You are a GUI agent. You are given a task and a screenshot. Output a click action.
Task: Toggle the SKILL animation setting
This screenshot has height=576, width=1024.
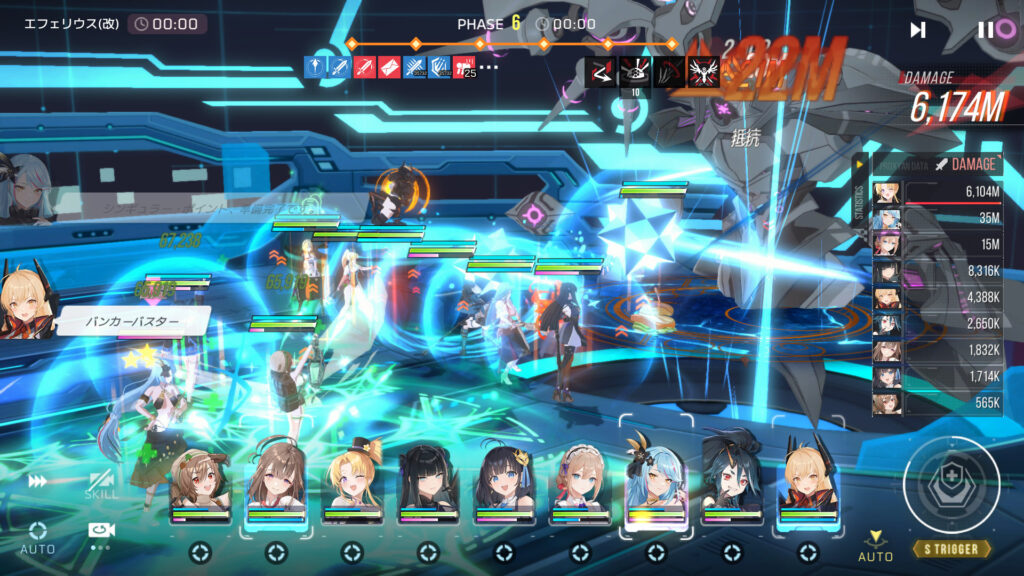pos(101,485)
